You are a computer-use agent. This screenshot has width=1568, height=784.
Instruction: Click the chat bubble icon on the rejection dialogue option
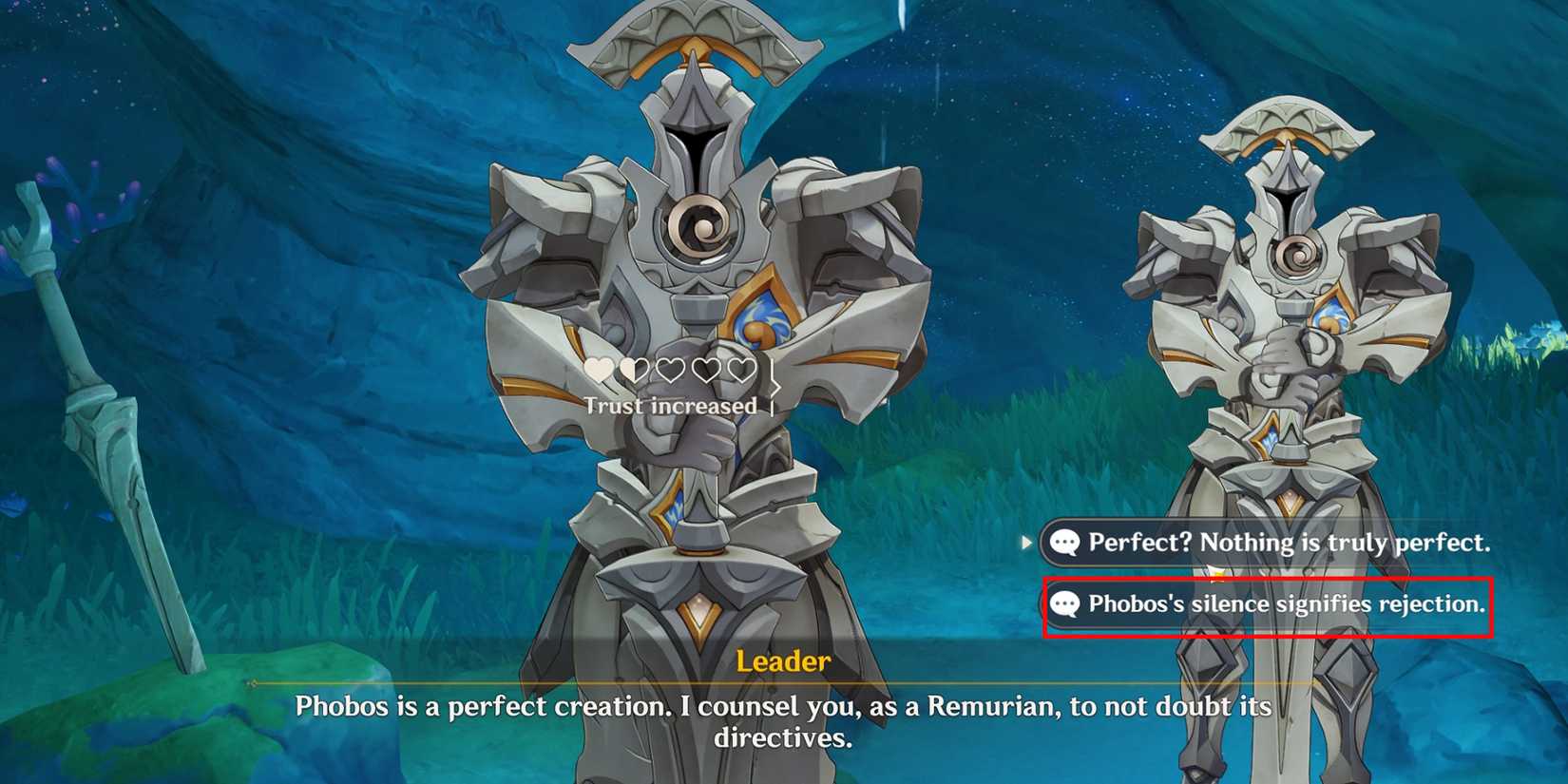click(1066, 602)
